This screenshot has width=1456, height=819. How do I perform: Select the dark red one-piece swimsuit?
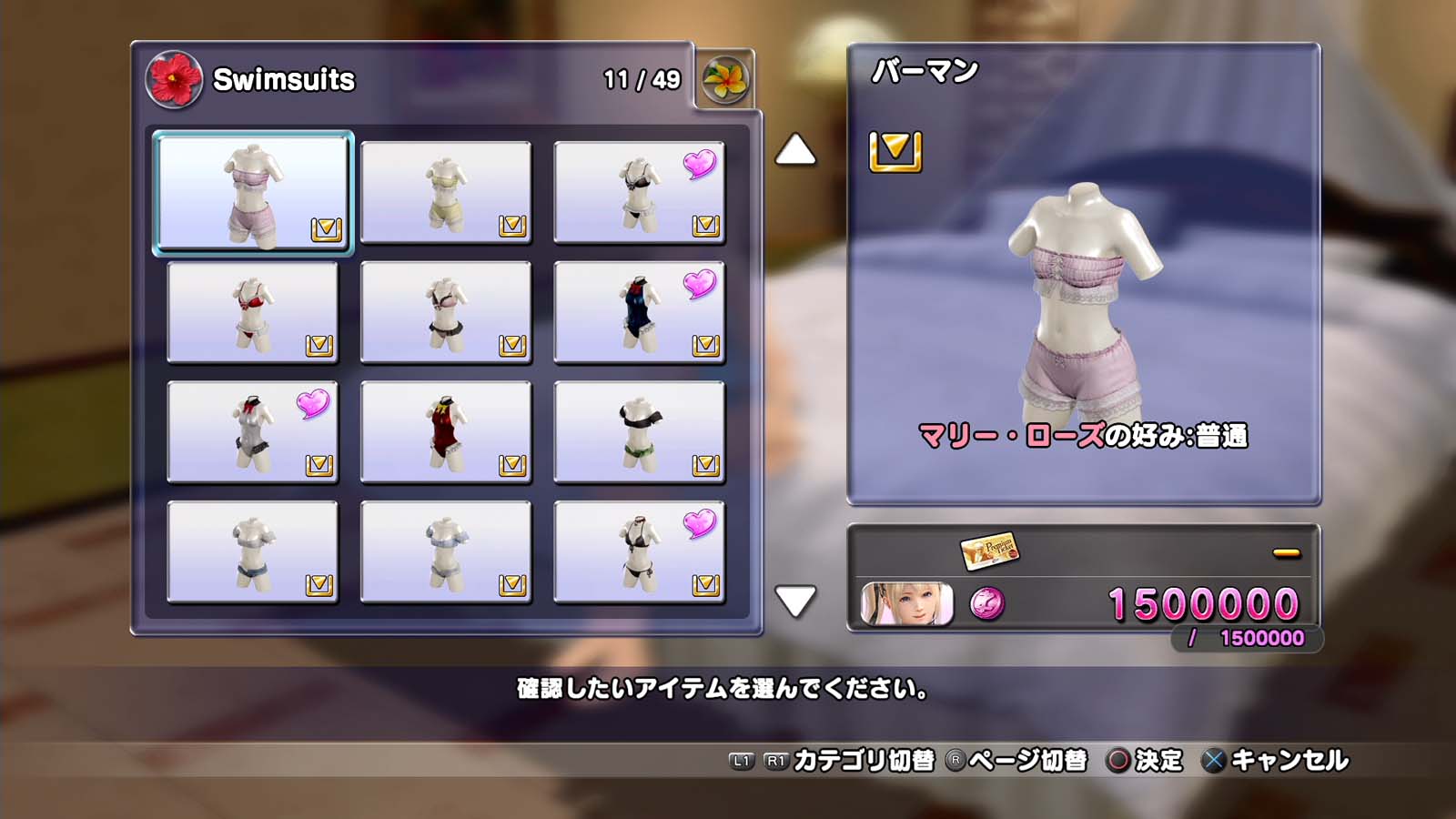pyautogui.click(x=445, y=431)
